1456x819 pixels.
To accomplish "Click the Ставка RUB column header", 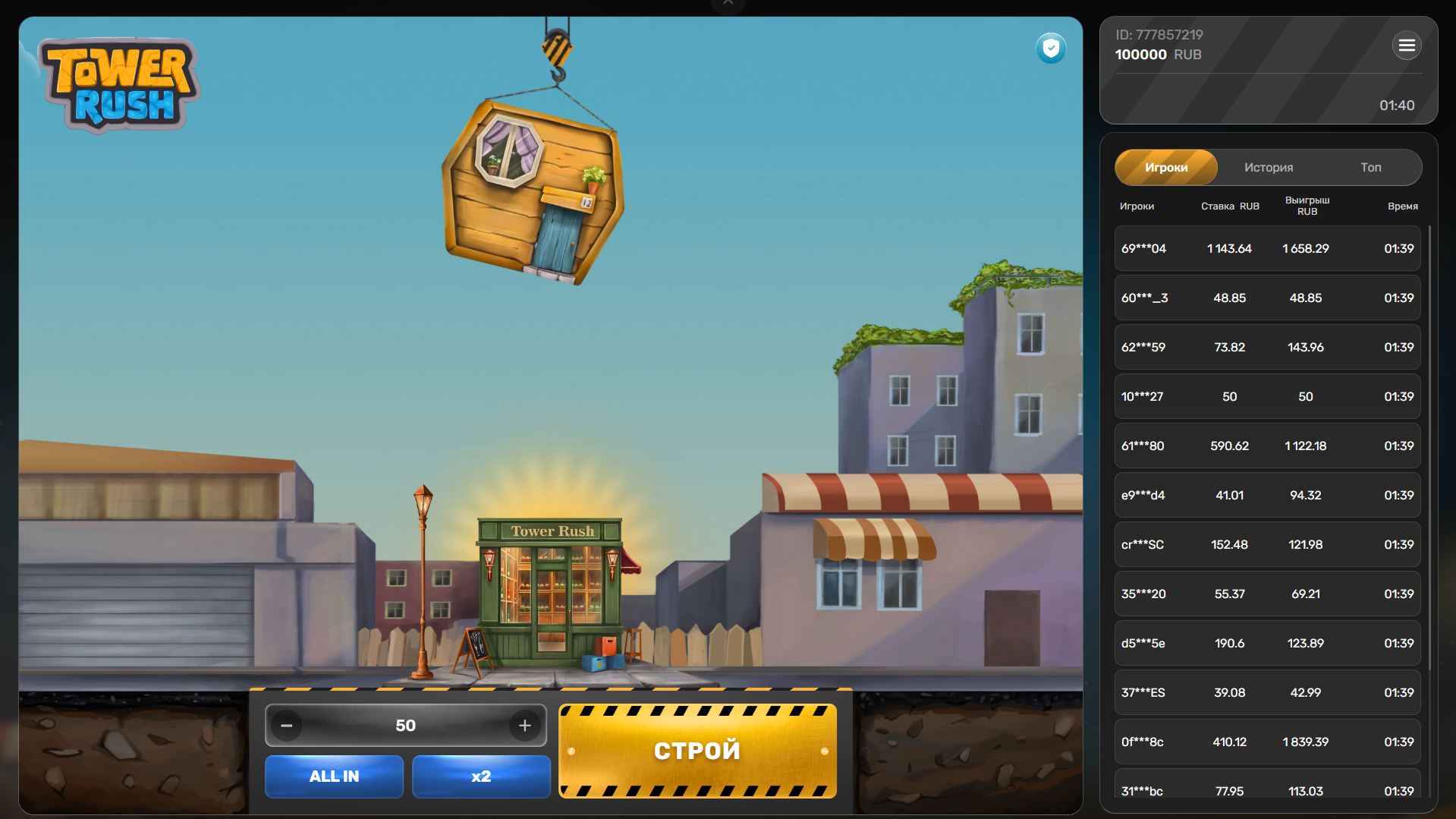I will point(1229,206).
